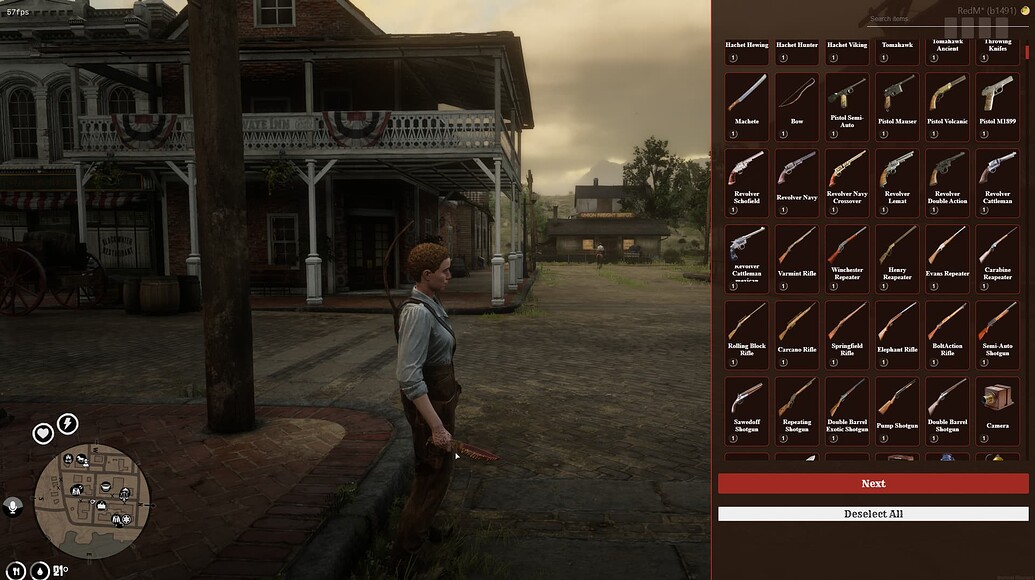Pick the Sawedoff Shotgun tile

[x=747, y=410]
